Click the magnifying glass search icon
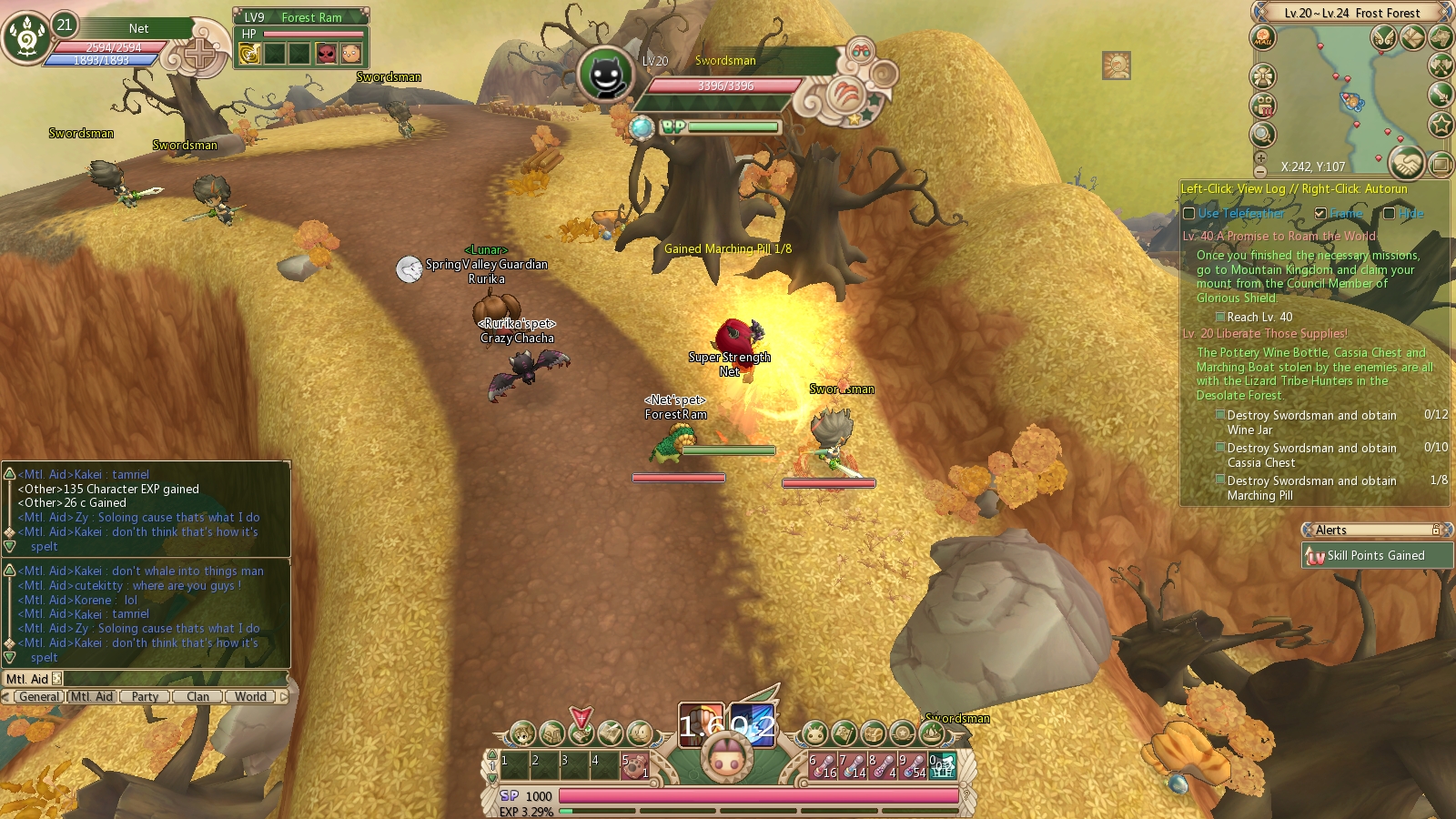 tap(1262, 135)
